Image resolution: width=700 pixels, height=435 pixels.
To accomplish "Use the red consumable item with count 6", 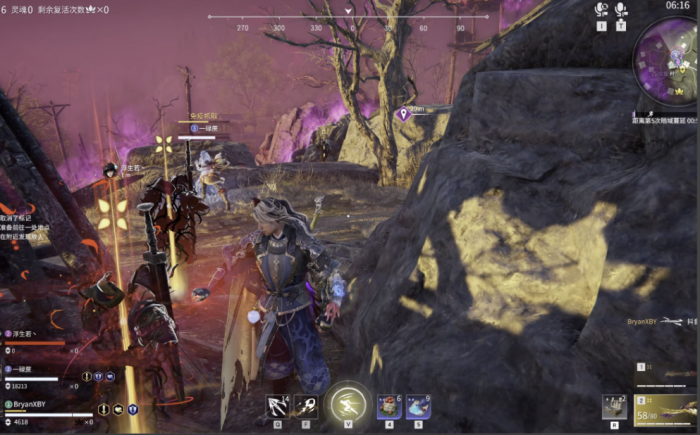I will [389, 405].
